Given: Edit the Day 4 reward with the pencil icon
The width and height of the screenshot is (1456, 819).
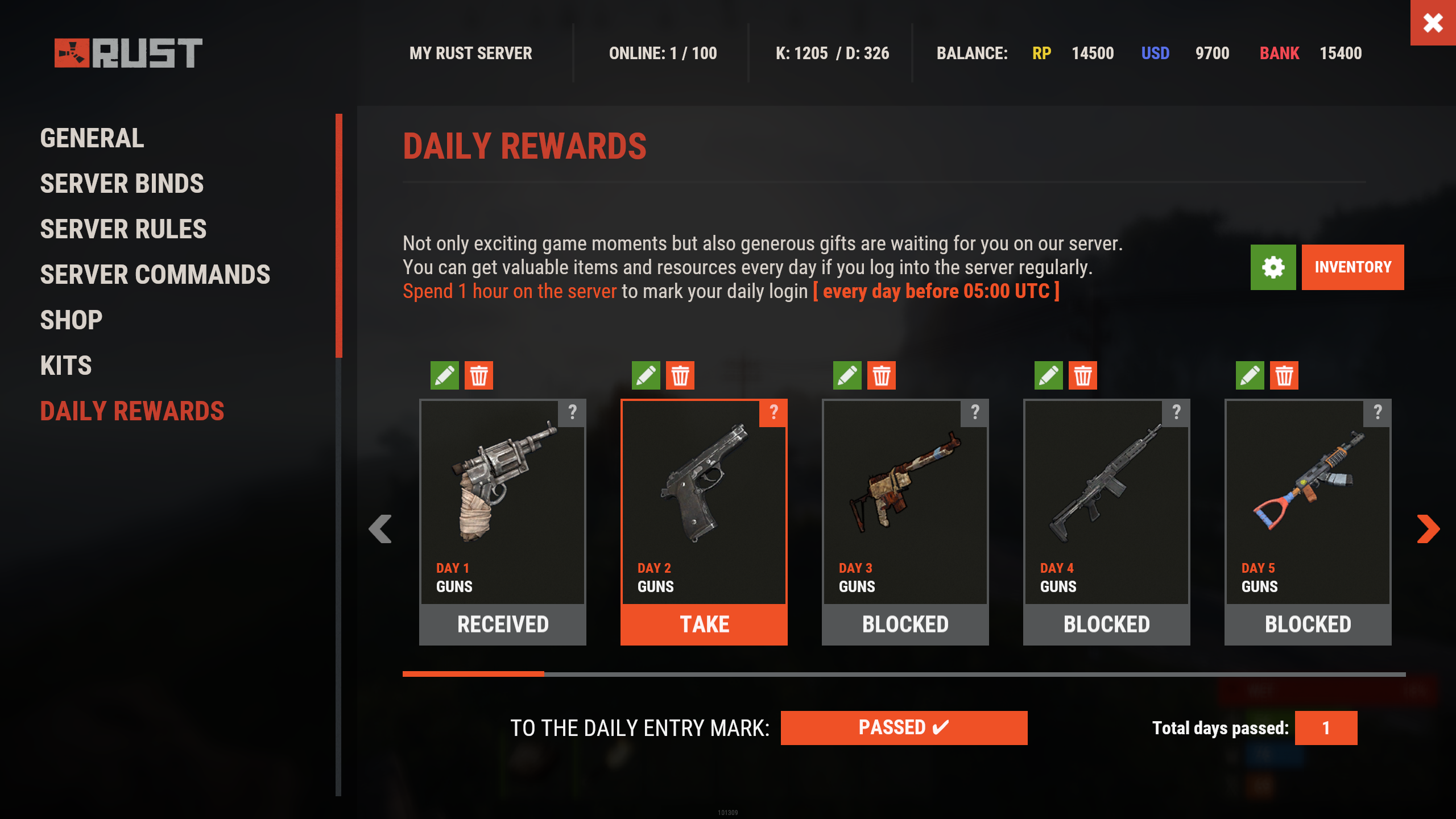Looking at the screenshot, I should [1049, 375].
